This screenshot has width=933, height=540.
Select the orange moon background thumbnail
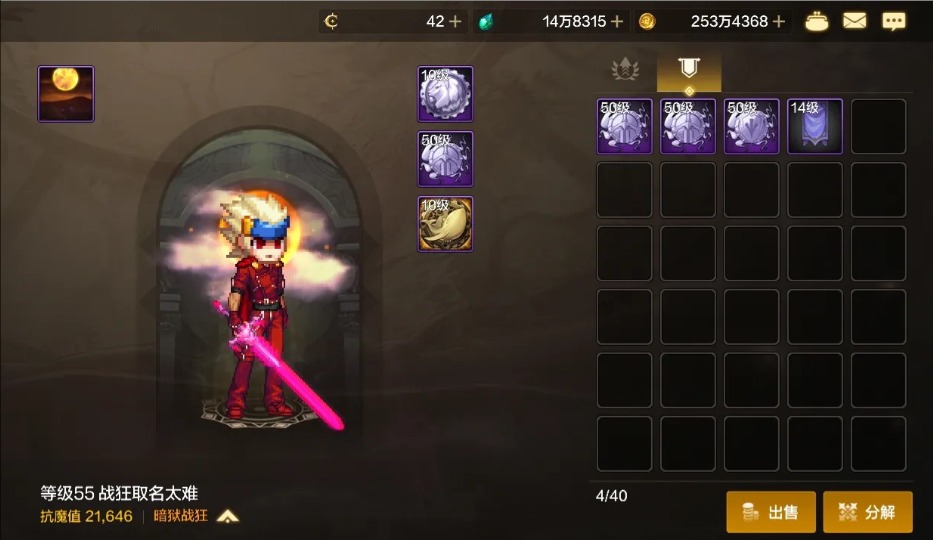(x=66, y=94)
